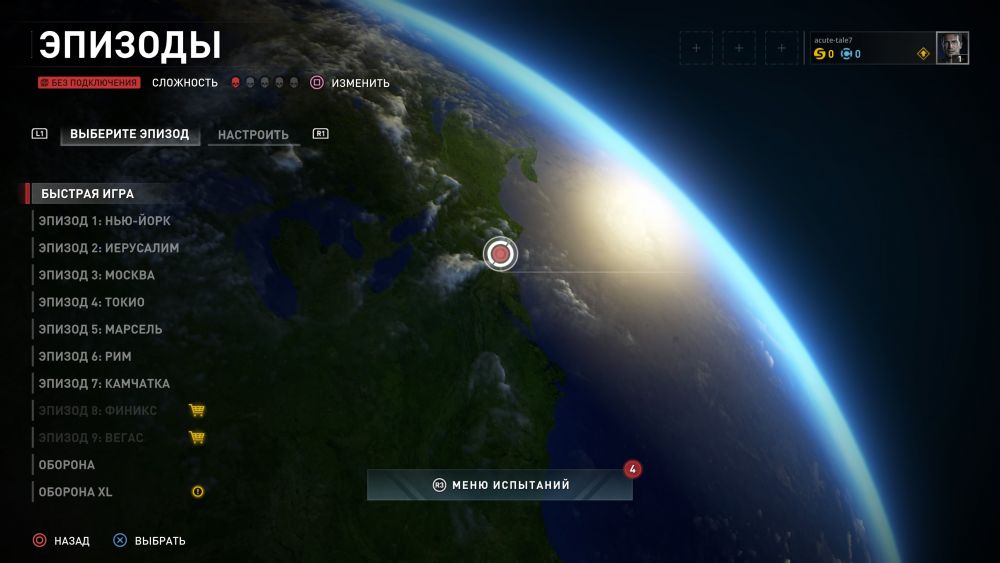
Task: Select Эпизод 2: Иерусалим
Action: [x=108, y=248]
